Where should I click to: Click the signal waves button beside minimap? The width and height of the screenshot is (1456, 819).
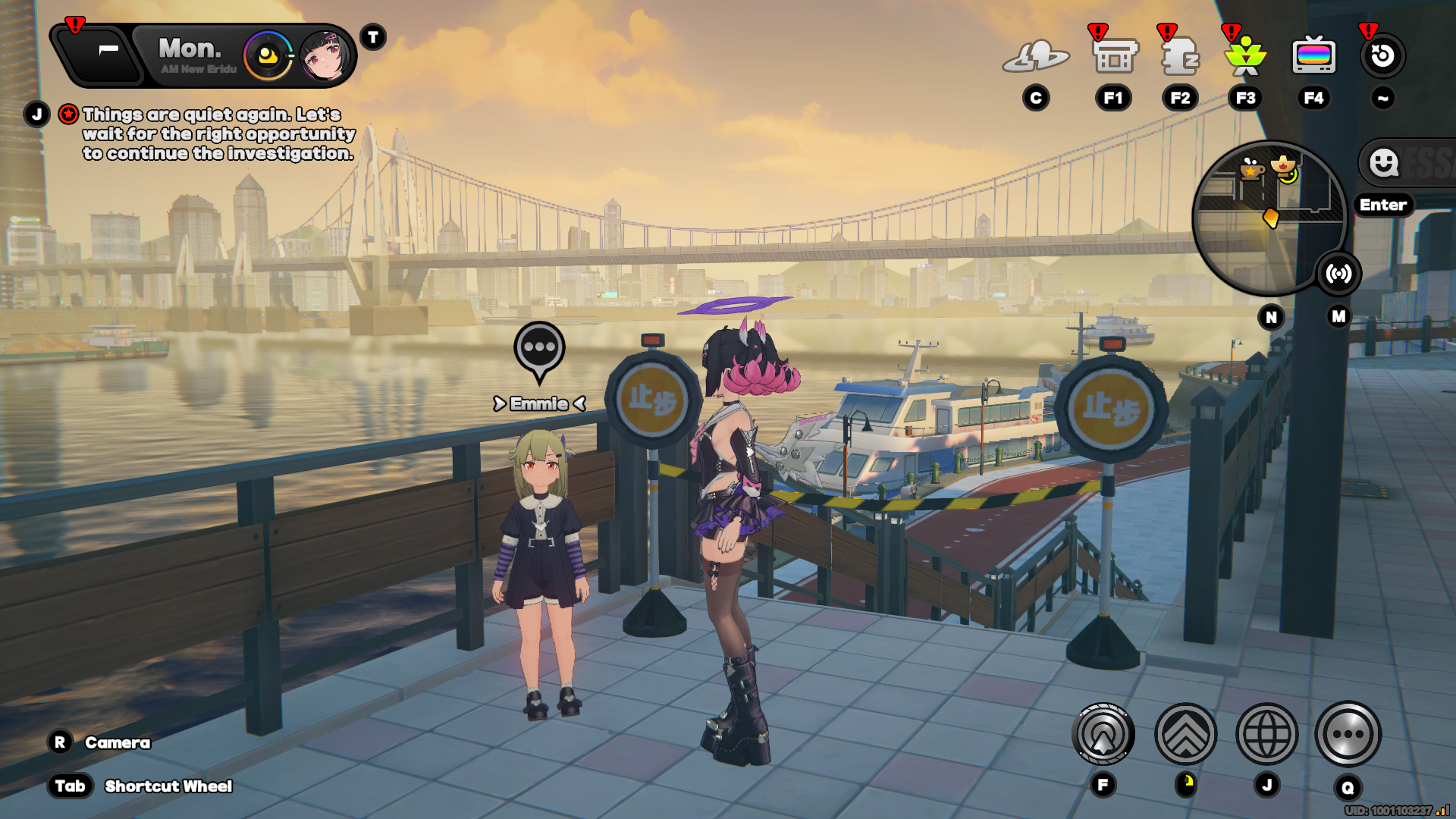(1338, 274)
